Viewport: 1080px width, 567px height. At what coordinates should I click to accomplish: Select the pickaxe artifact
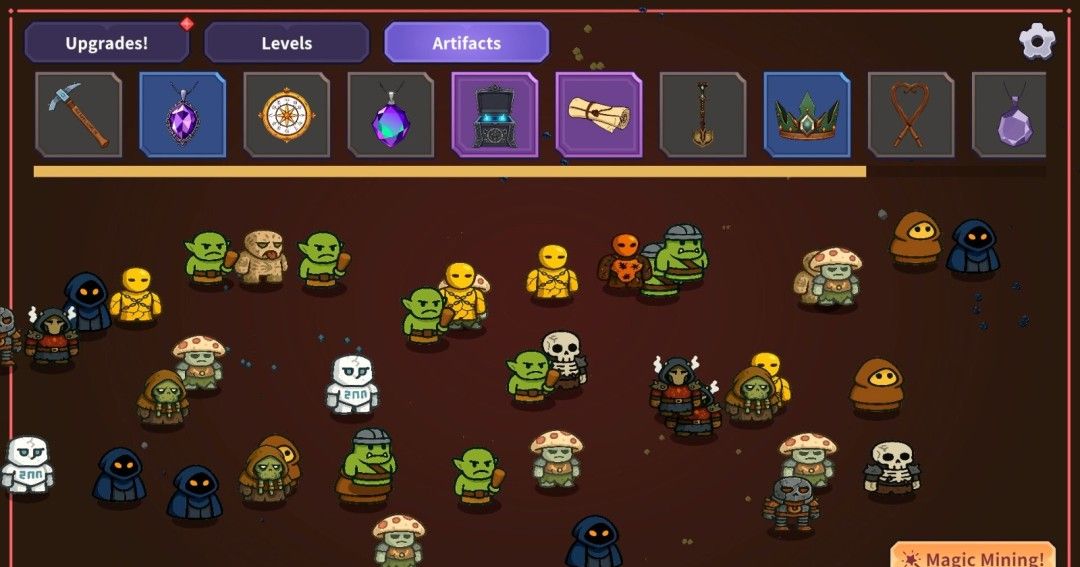pos(78,115)
